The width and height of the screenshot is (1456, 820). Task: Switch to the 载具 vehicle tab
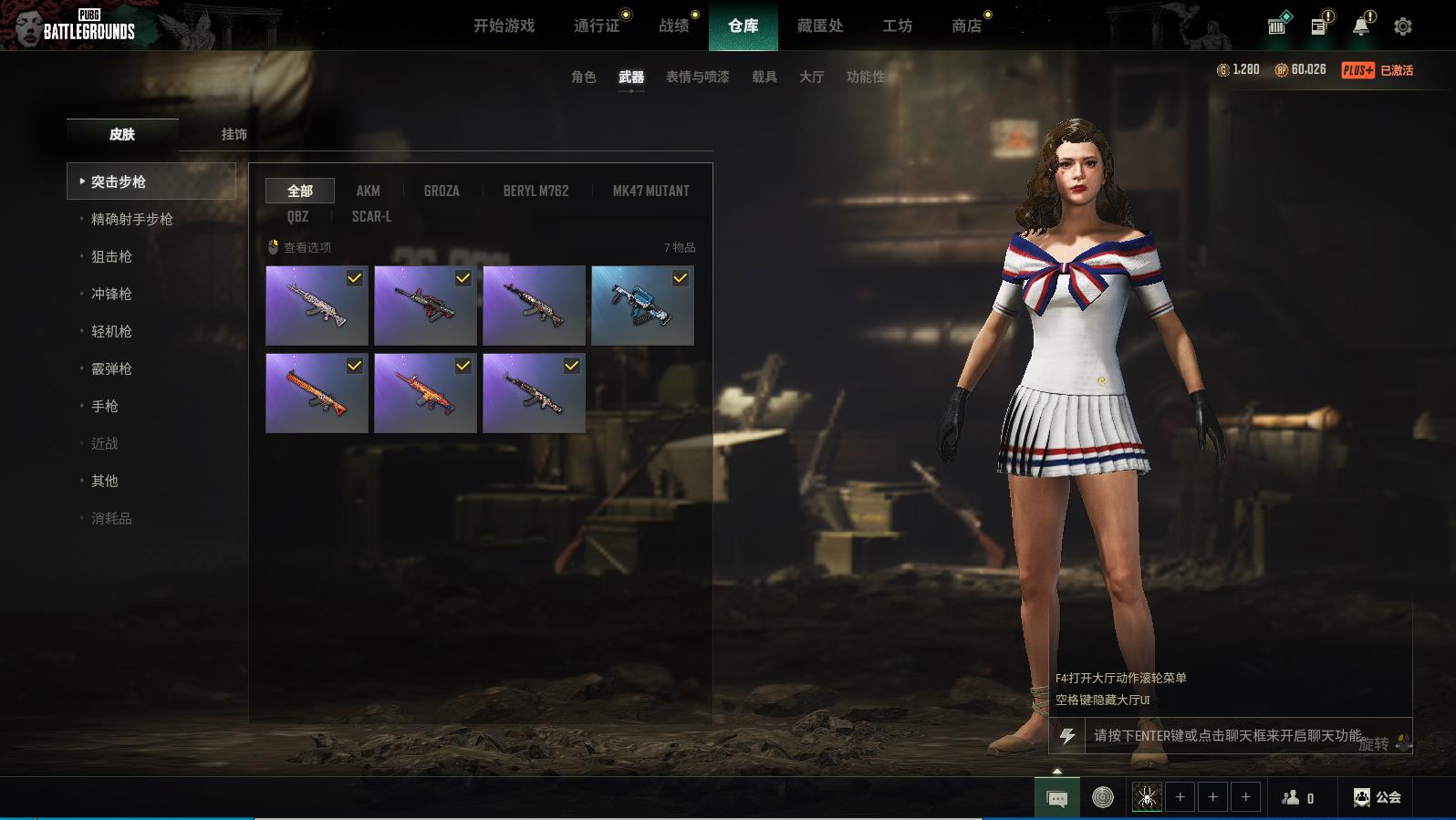click(x=764, y=77)
